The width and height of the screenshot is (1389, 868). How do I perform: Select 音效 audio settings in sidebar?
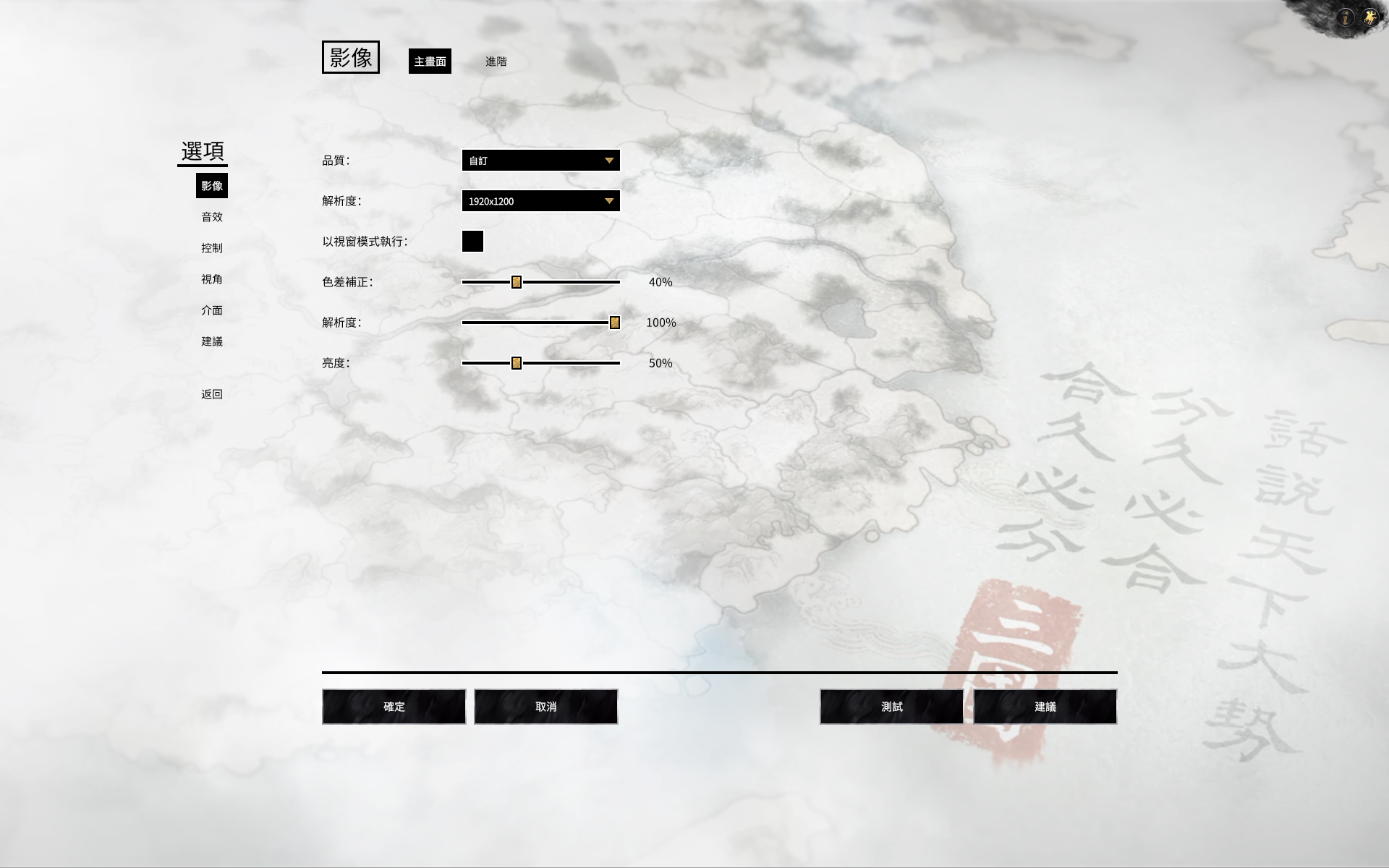point(212,217)
